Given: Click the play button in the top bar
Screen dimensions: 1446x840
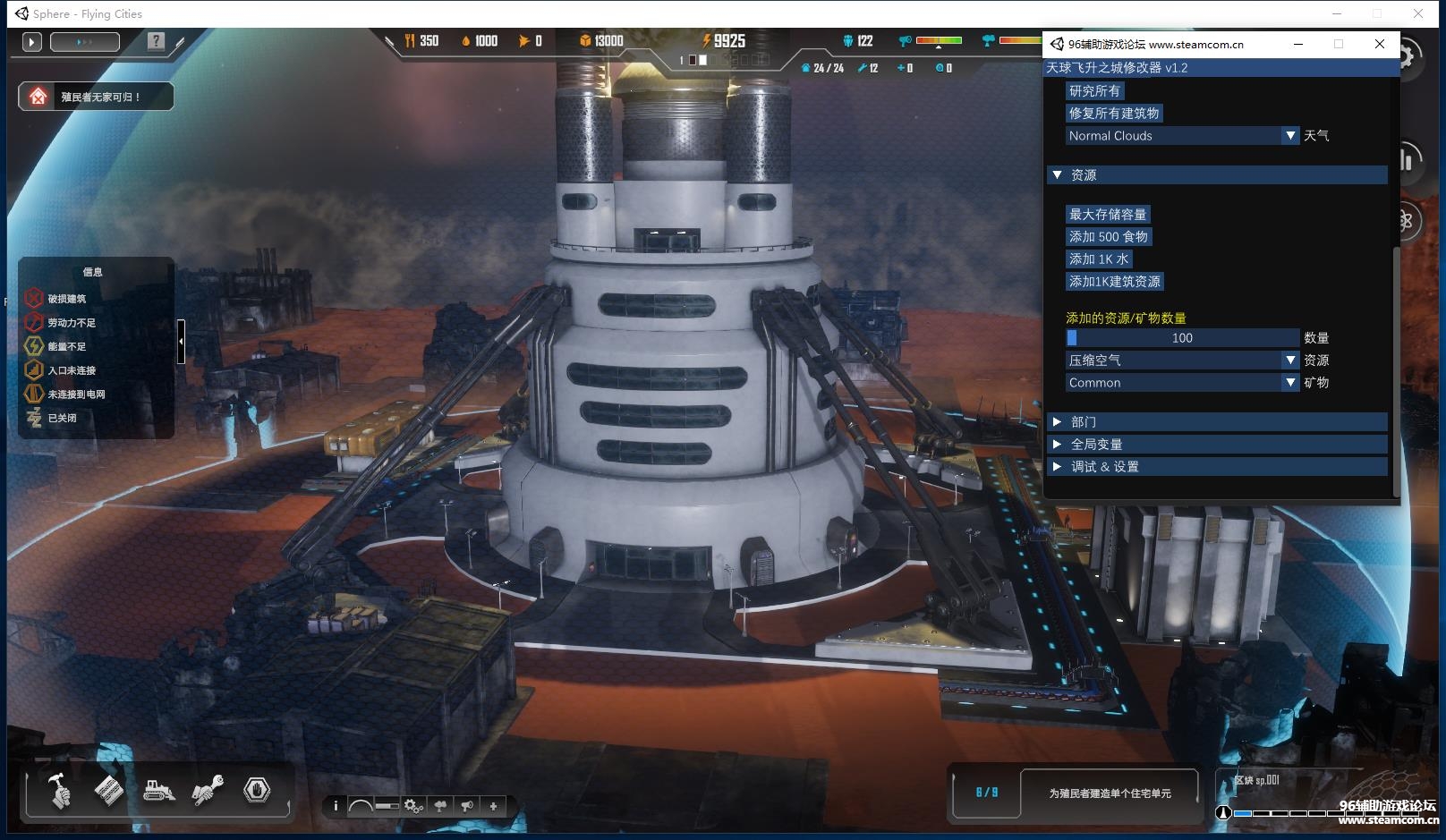Looking at the screenshot, I should pyautogui.click(x=32, y=41).
